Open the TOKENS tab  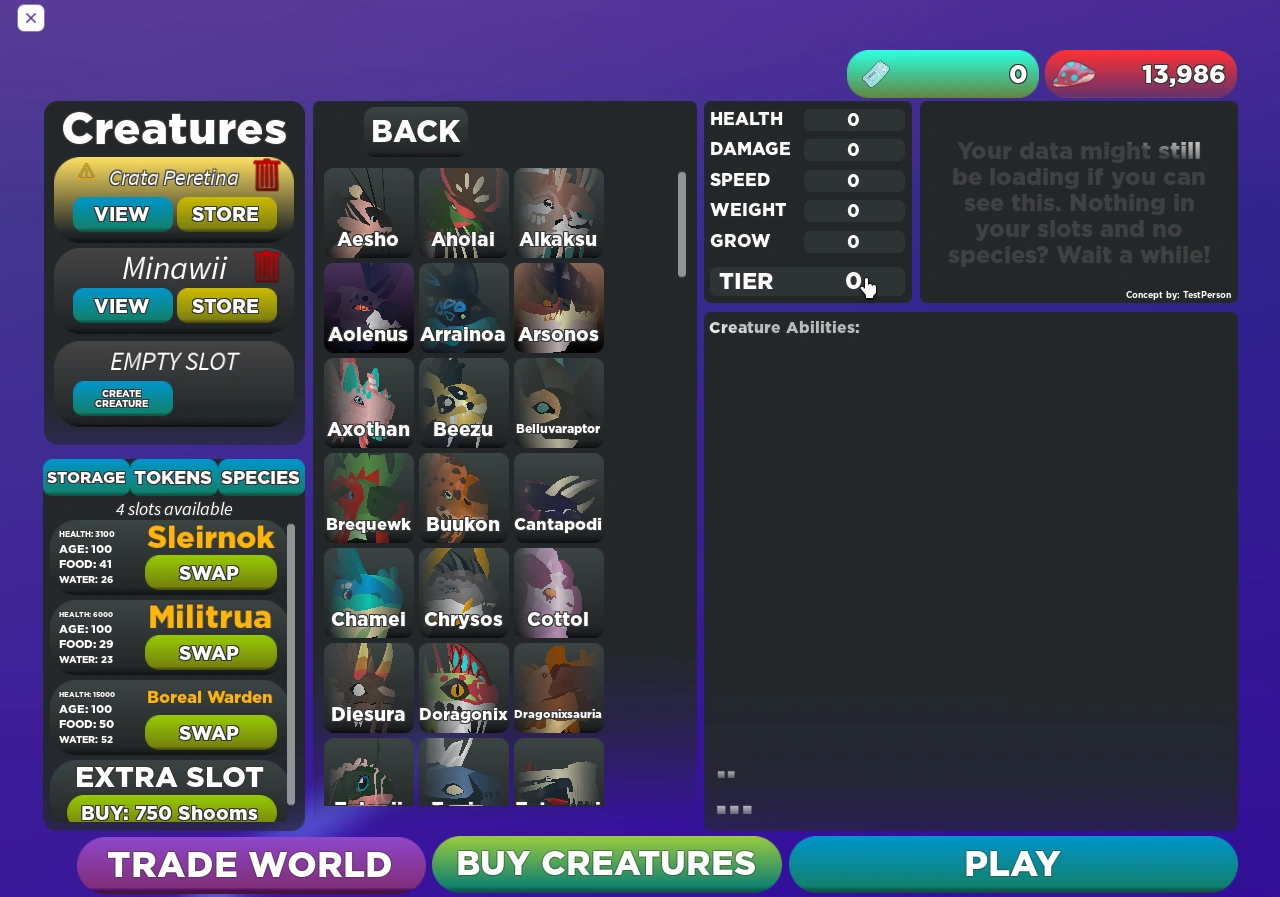click(172, 477)
